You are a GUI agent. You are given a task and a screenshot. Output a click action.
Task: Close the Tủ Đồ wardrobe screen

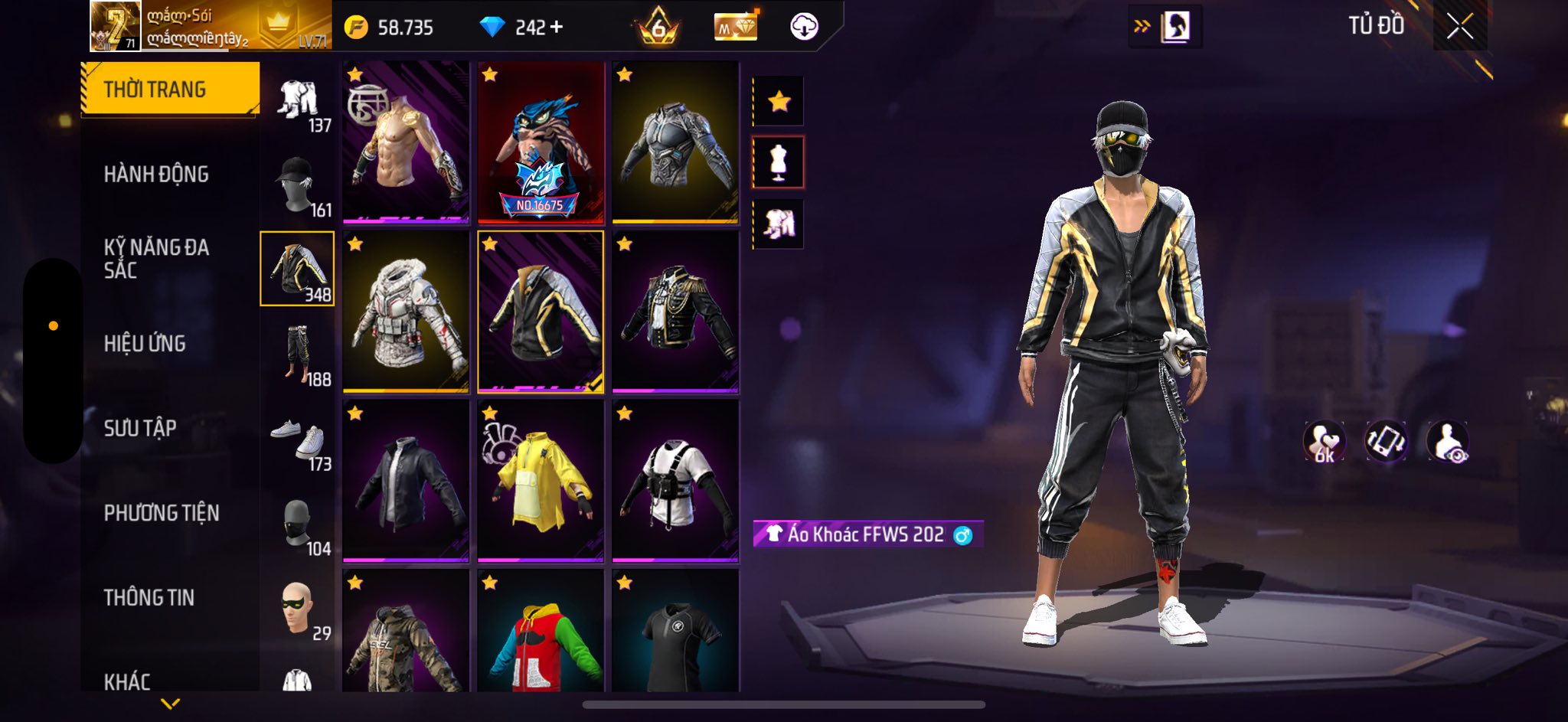tap(1459, 28)
